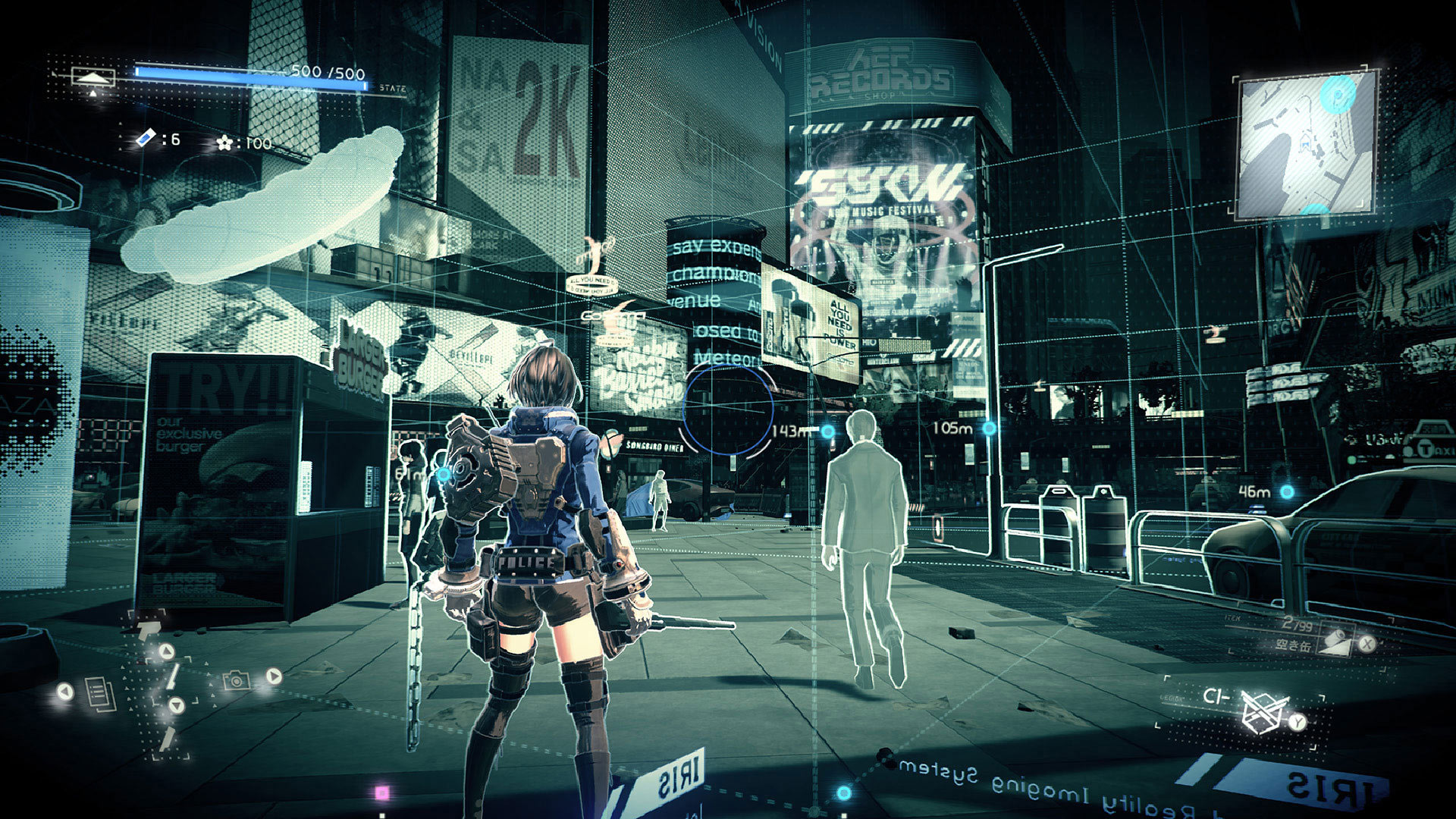
Task: Click the X button prompt beside the can
Action: click(1367, 644)
